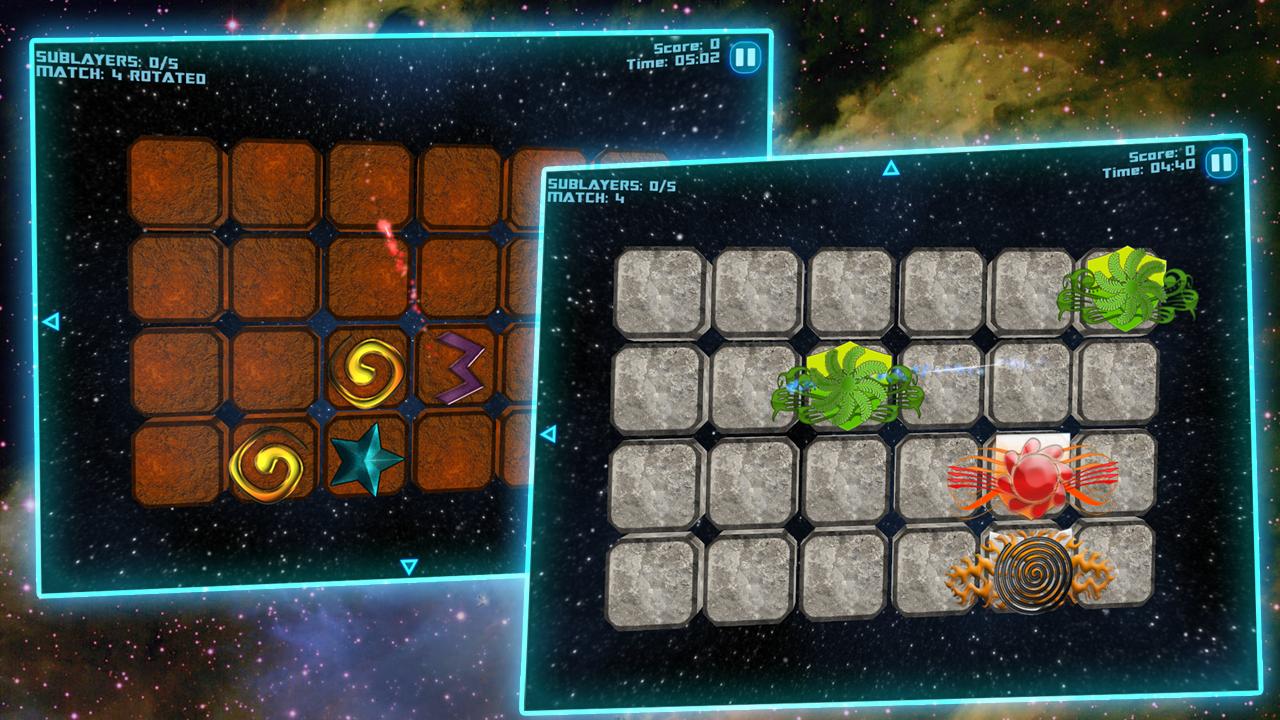Image resolution: width=1280 pixels, height=720 pixels.
Task: Click the left arrow beside the orange board
Action: 51,321
